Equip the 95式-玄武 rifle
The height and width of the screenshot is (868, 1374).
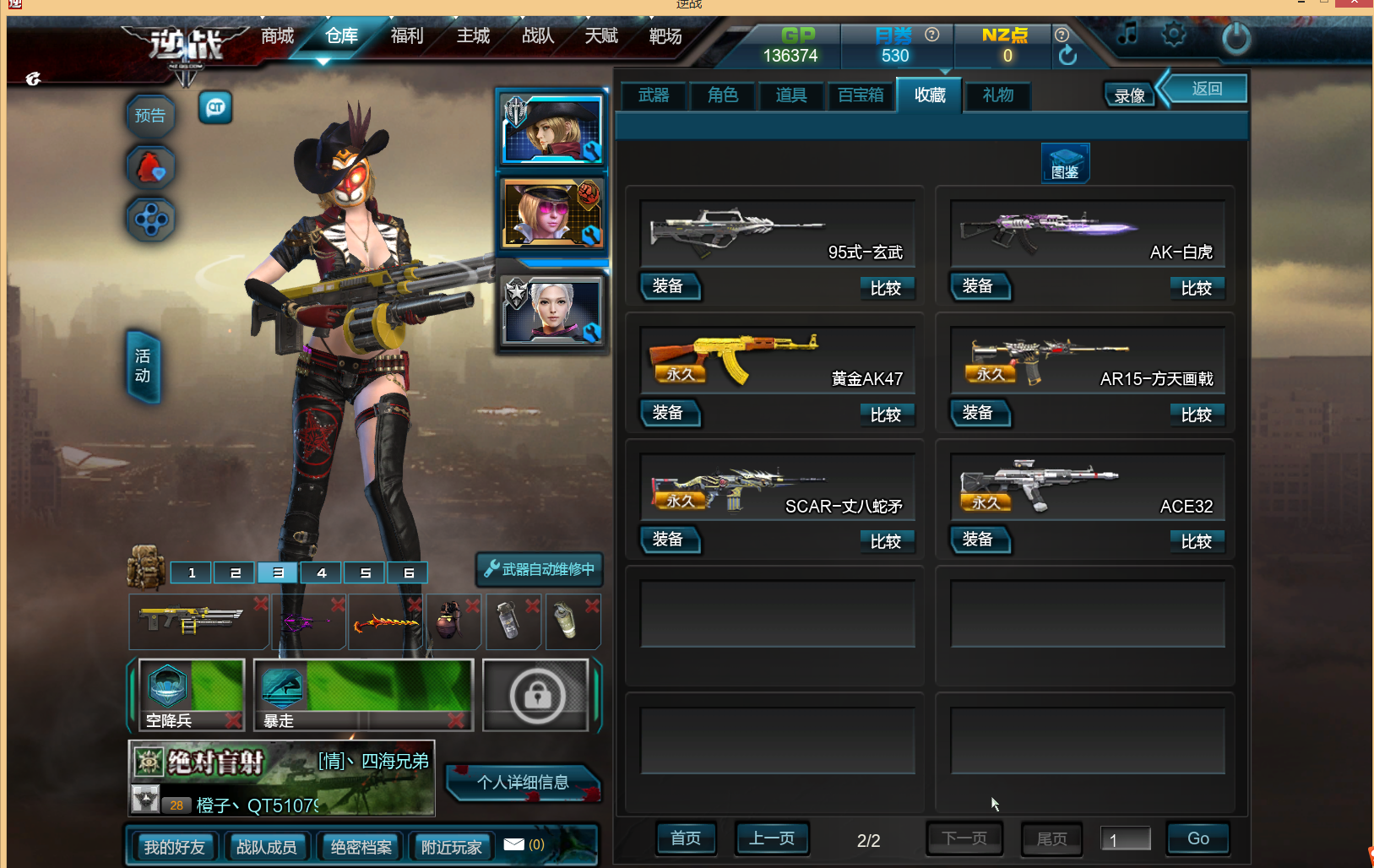click(669, 286)
